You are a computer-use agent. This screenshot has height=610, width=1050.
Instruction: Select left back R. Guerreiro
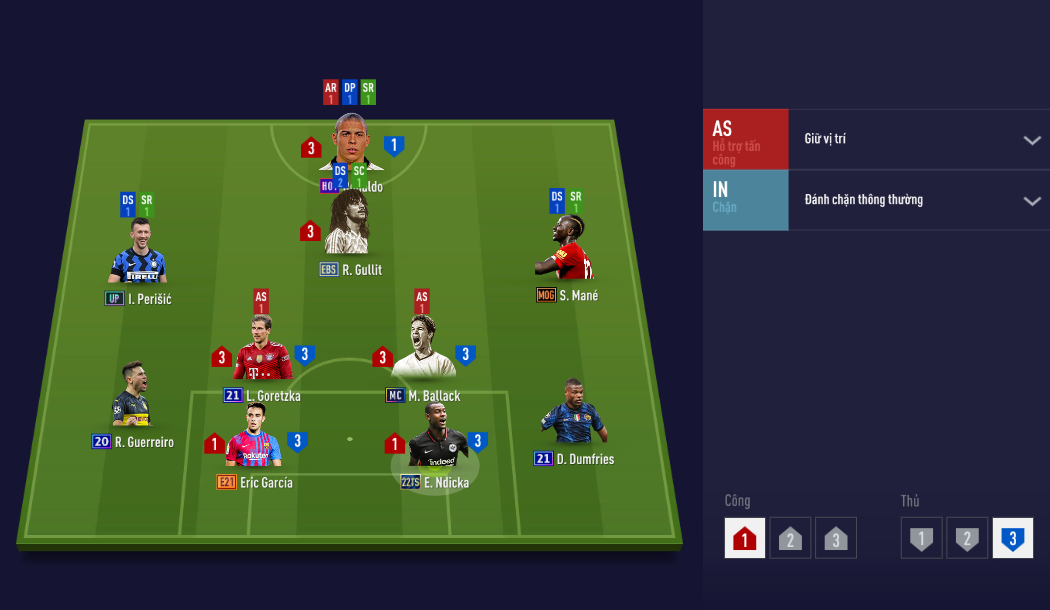click(132, 396)
